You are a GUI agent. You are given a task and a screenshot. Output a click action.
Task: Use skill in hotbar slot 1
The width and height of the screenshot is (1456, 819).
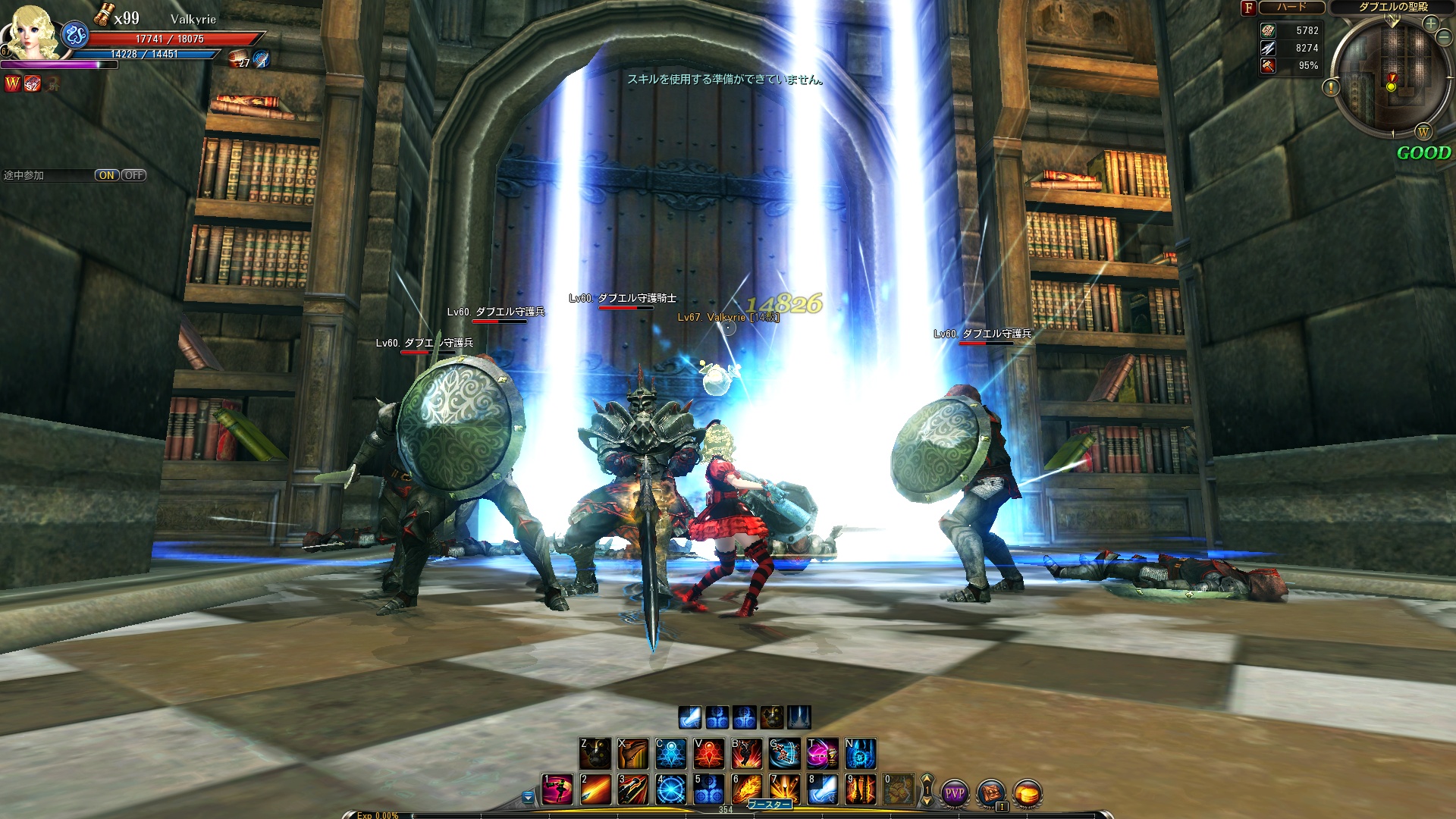coord(557,789)
